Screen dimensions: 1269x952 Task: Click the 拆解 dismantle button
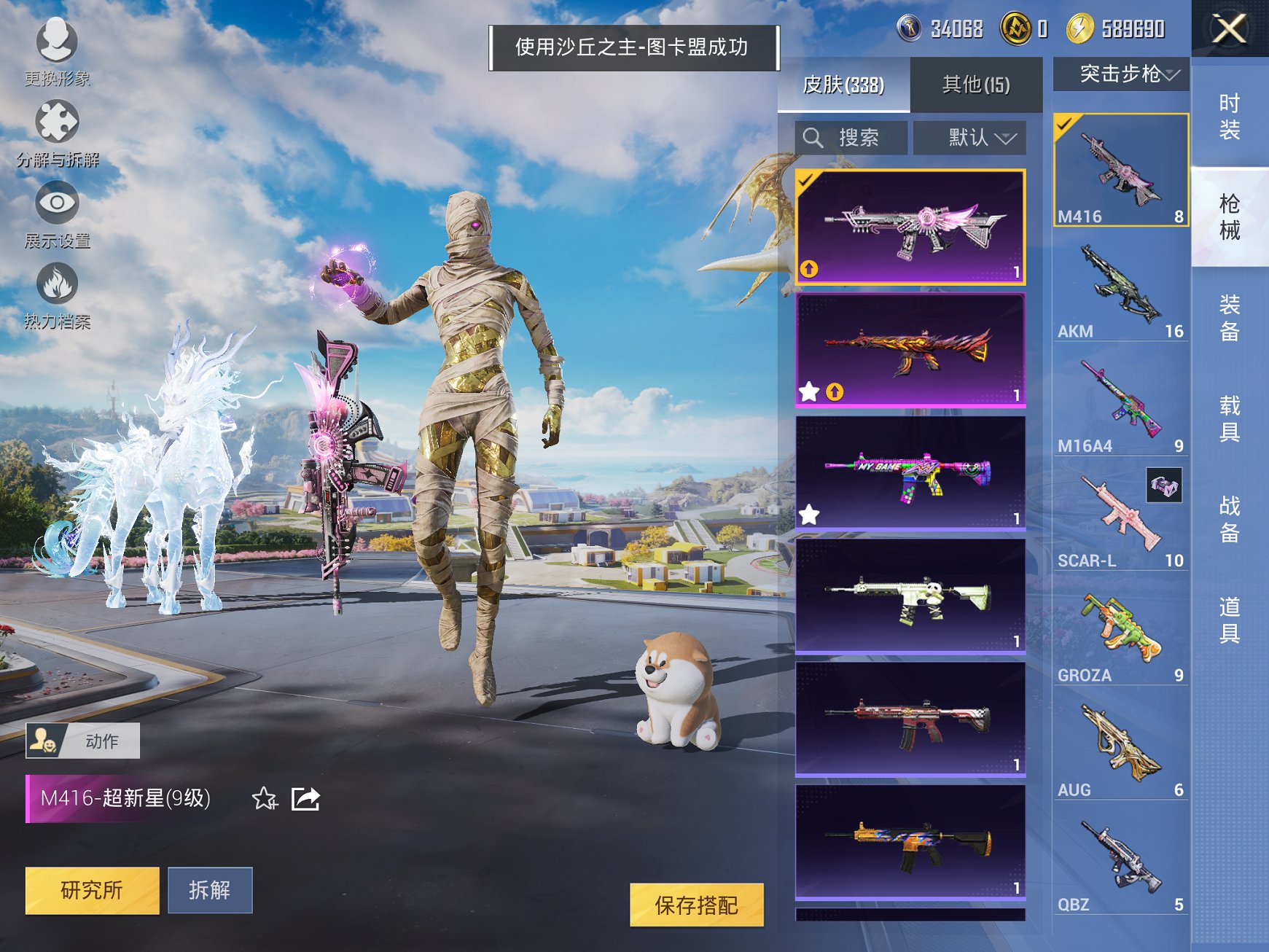point(210,891)
